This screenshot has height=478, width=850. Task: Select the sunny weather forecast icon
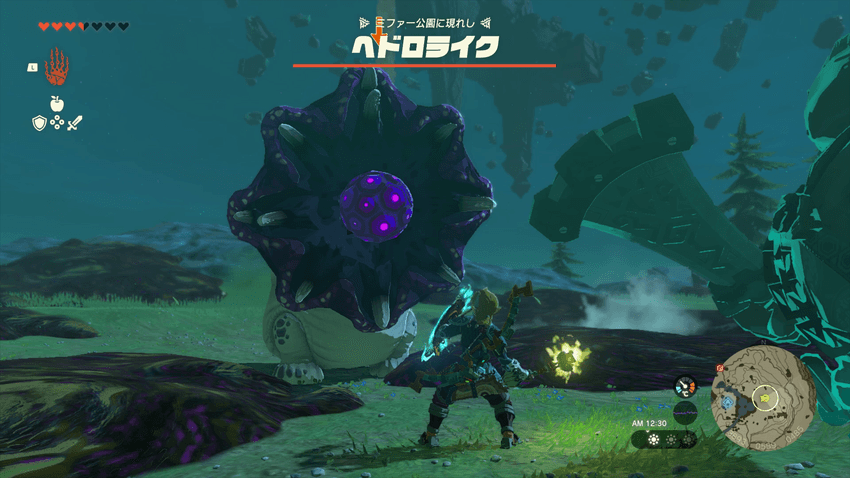(x=653, y=439)
